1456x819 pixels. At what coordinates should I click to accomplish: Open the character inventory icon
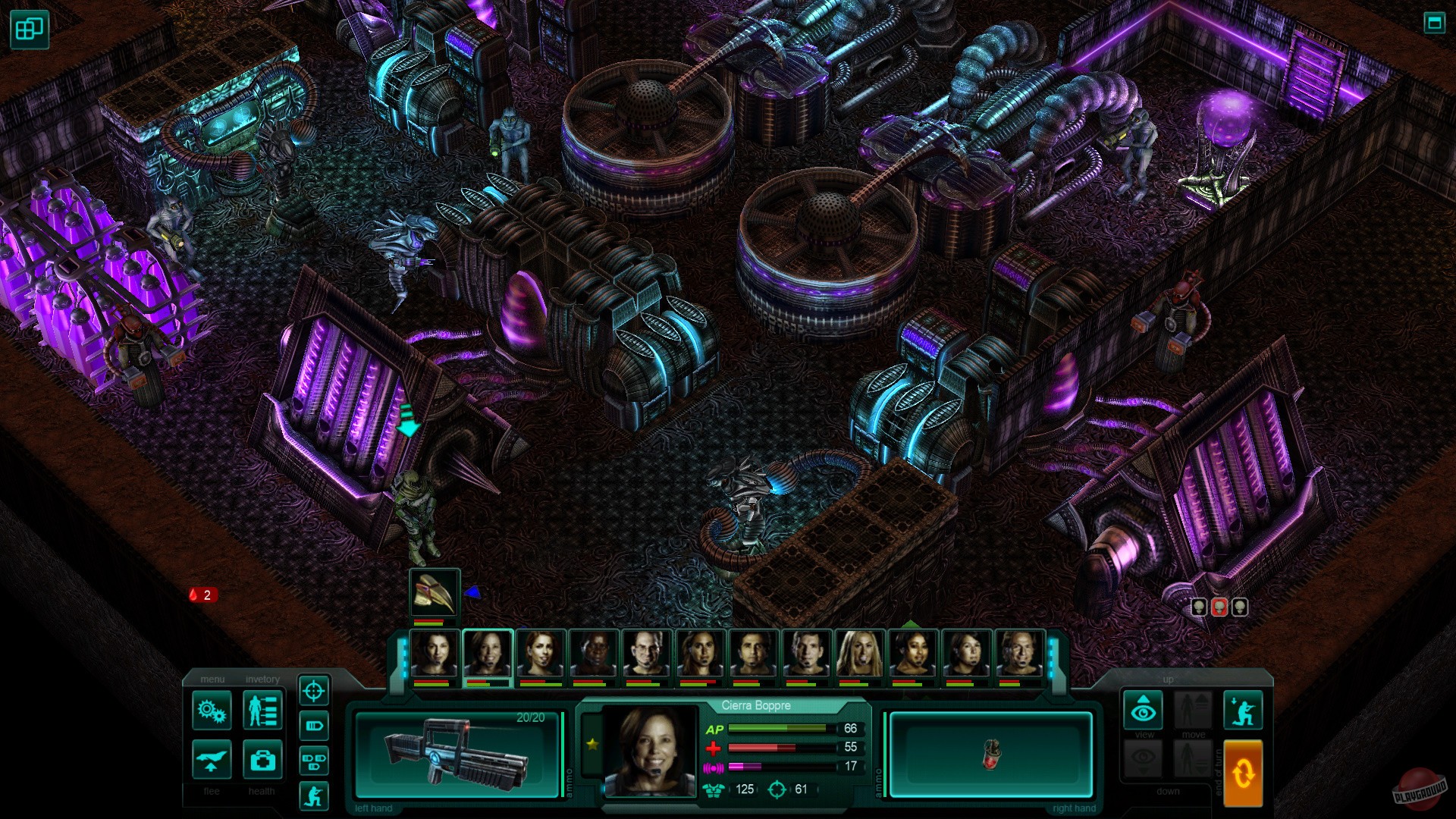(262, 711)
